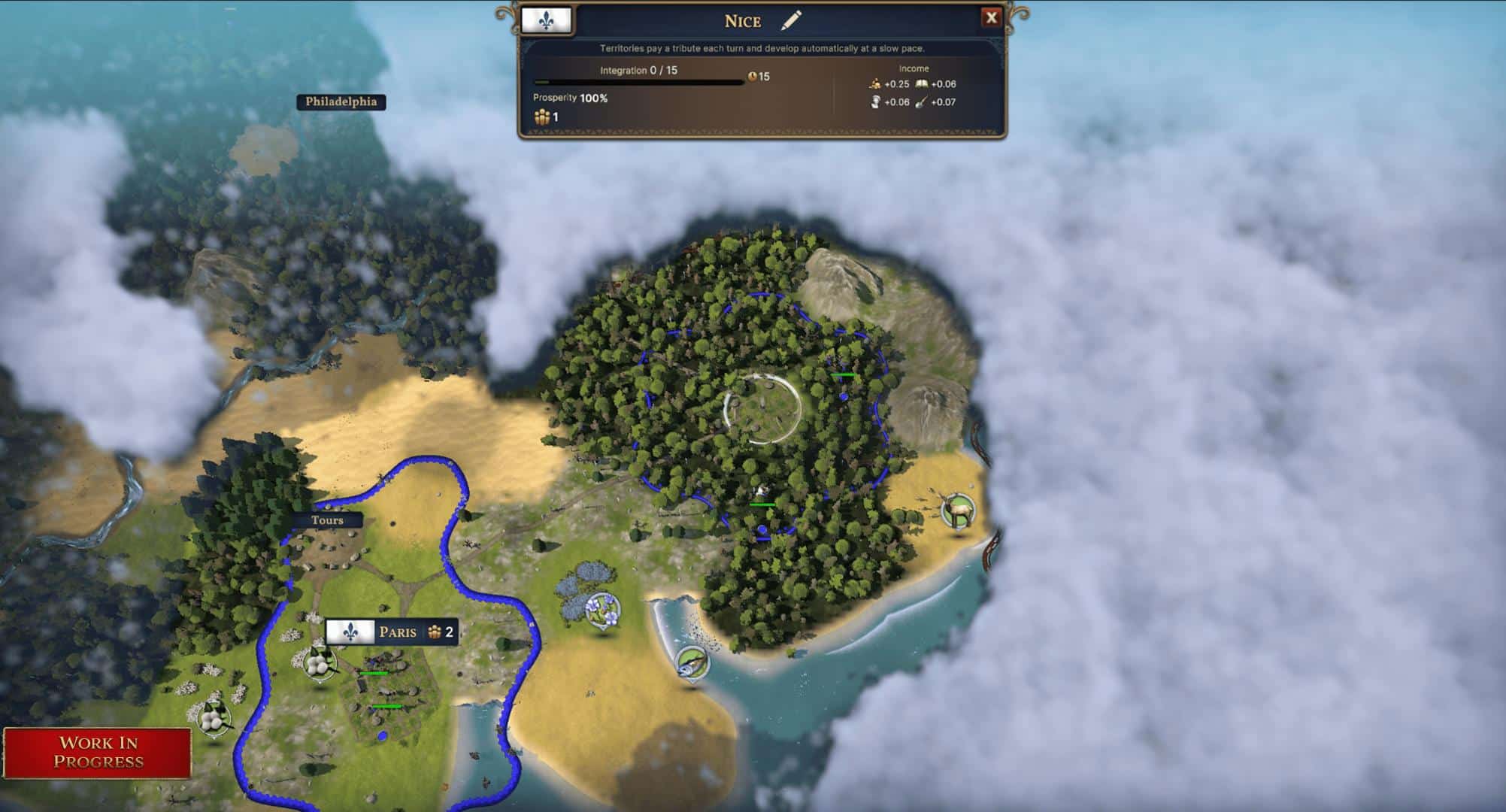Close the Nice territory panel

[991, 18]
